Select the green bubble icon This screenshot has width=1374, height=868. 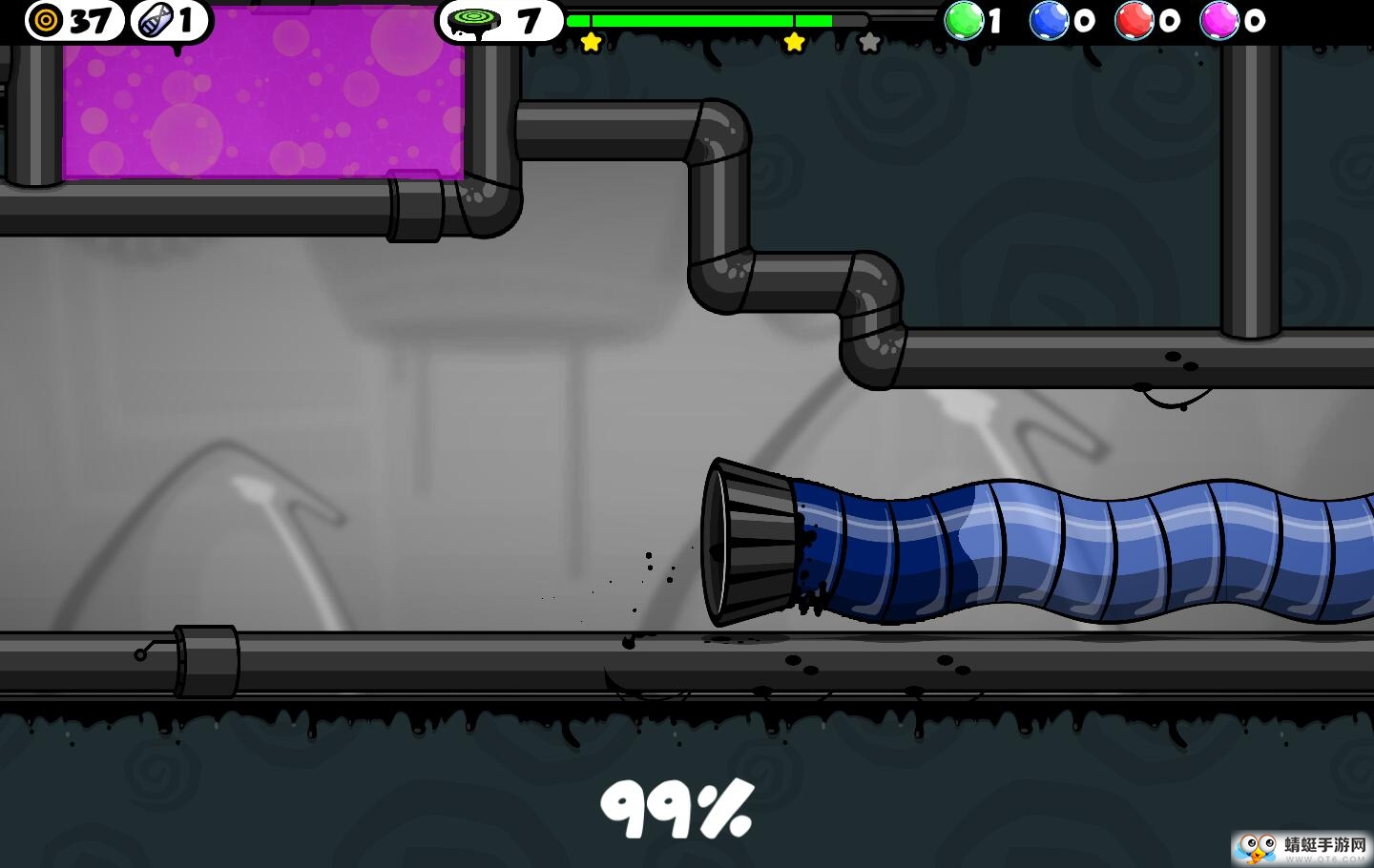pyautogui.click(x=964, y=21)
